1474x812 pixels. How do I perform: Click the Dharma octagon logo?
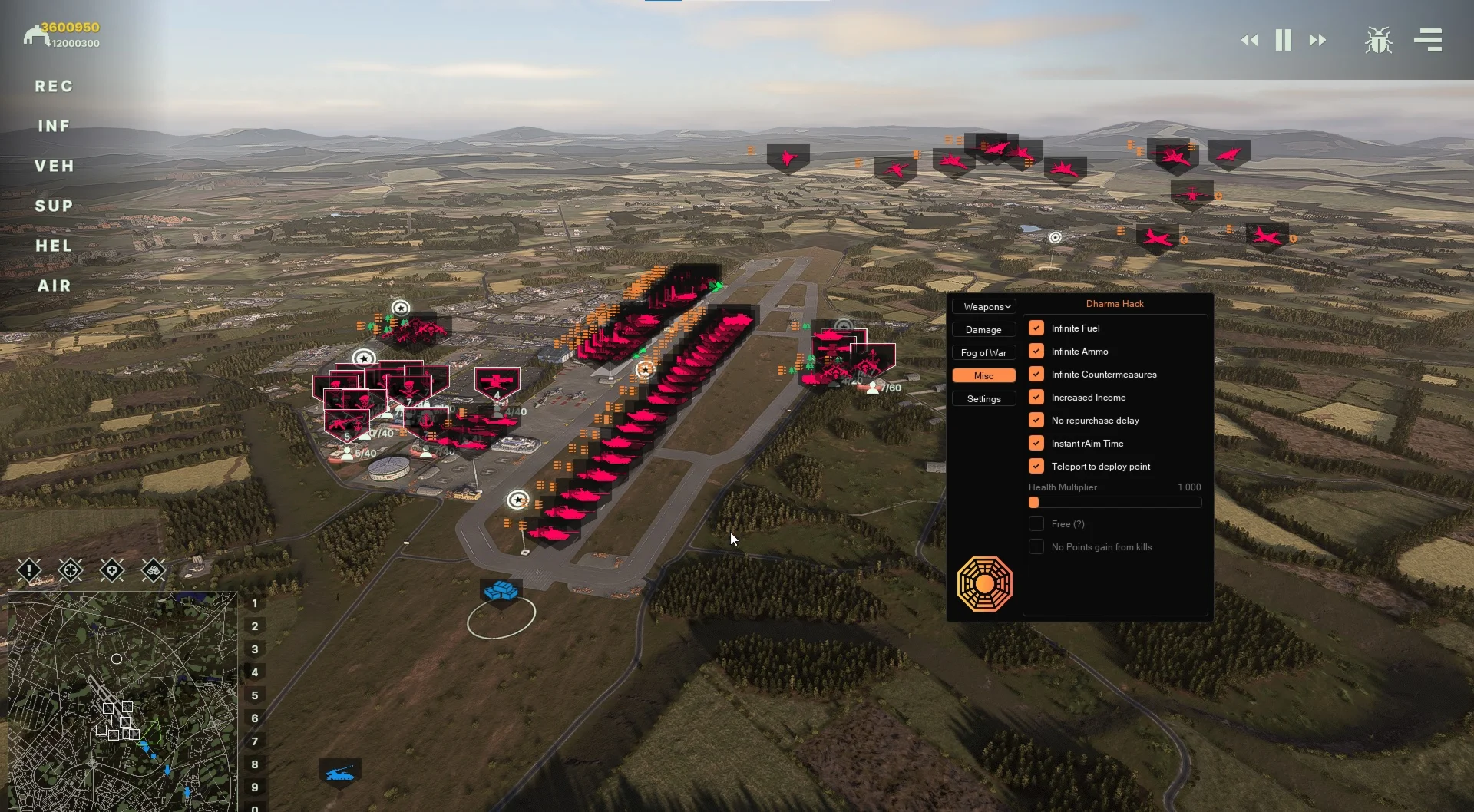coord(985,583)
